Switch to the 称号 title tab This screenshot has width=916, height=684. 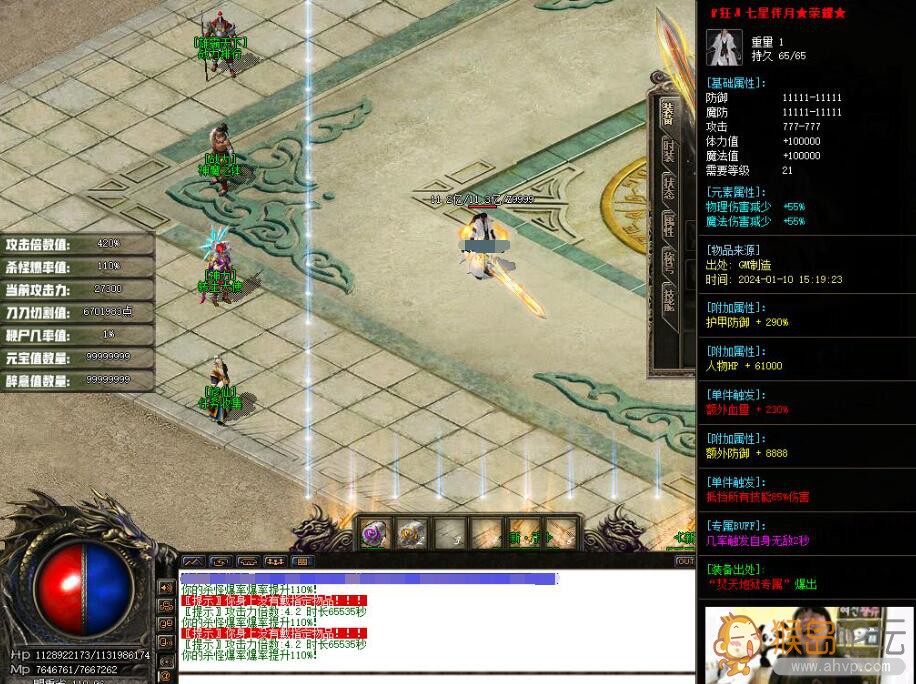[668, 264]
